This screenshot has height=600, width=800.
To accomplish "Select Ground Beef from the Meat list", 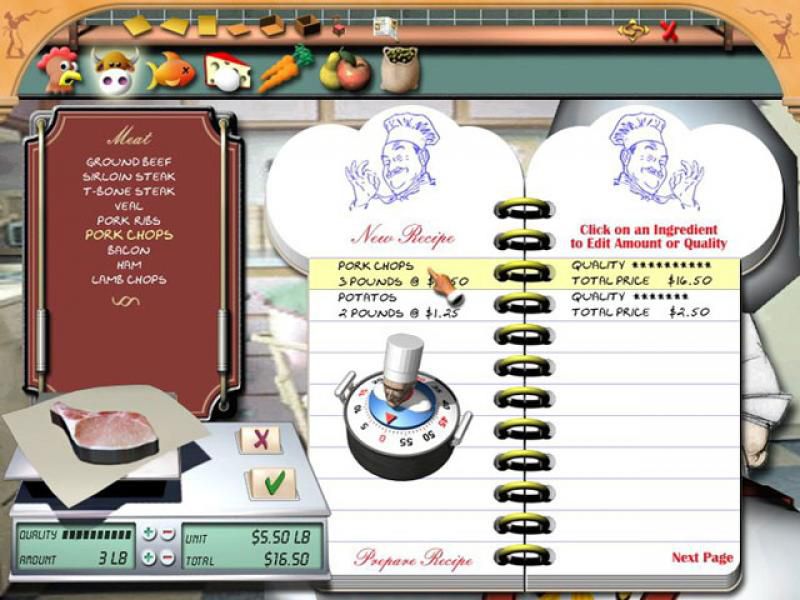I will pos(128,162).
